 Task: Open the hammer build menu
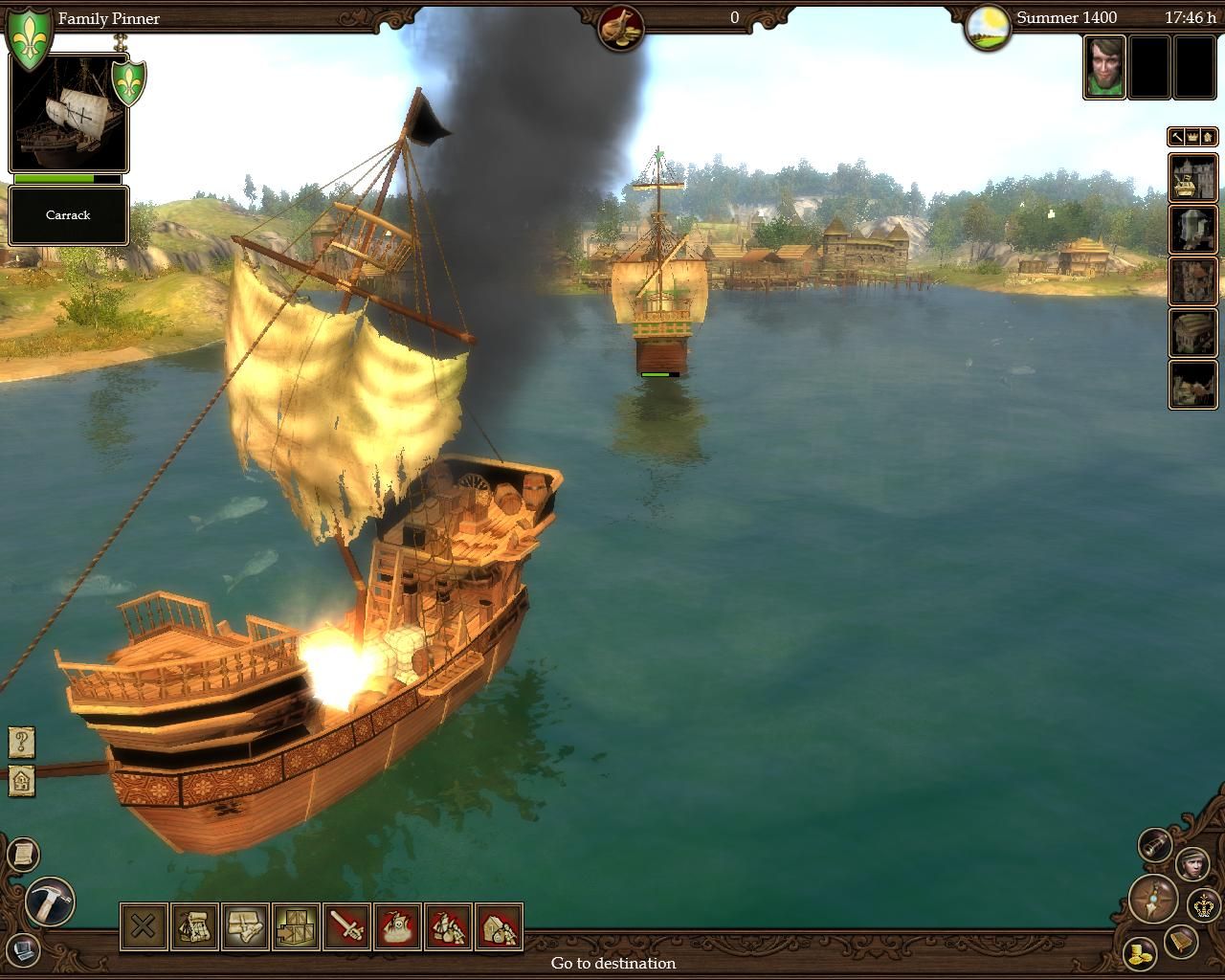[49, 901]
